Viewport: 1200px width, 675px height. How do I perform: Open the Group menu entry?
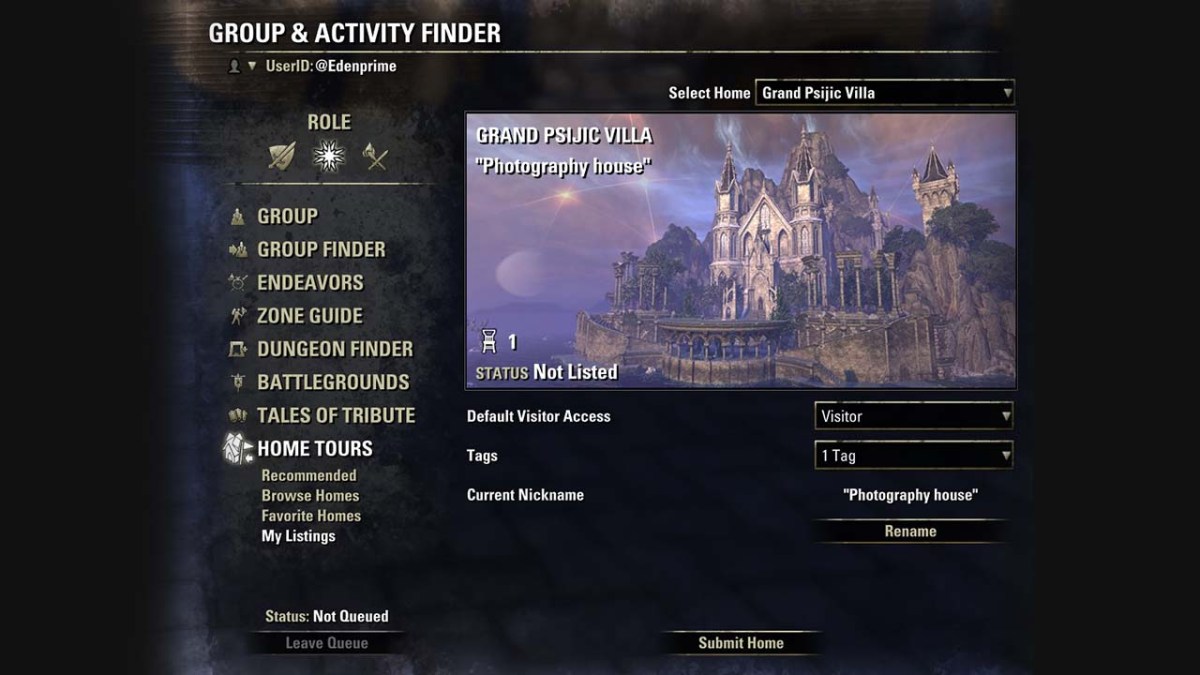287,216
